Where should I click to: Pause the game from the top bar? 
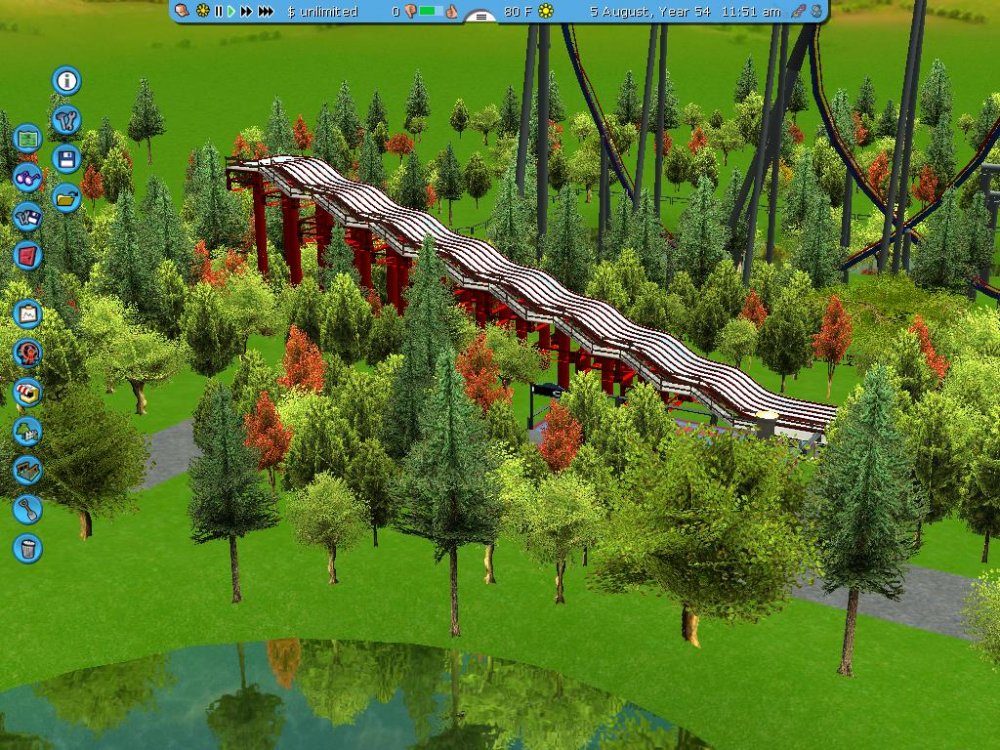click(219, 11)
